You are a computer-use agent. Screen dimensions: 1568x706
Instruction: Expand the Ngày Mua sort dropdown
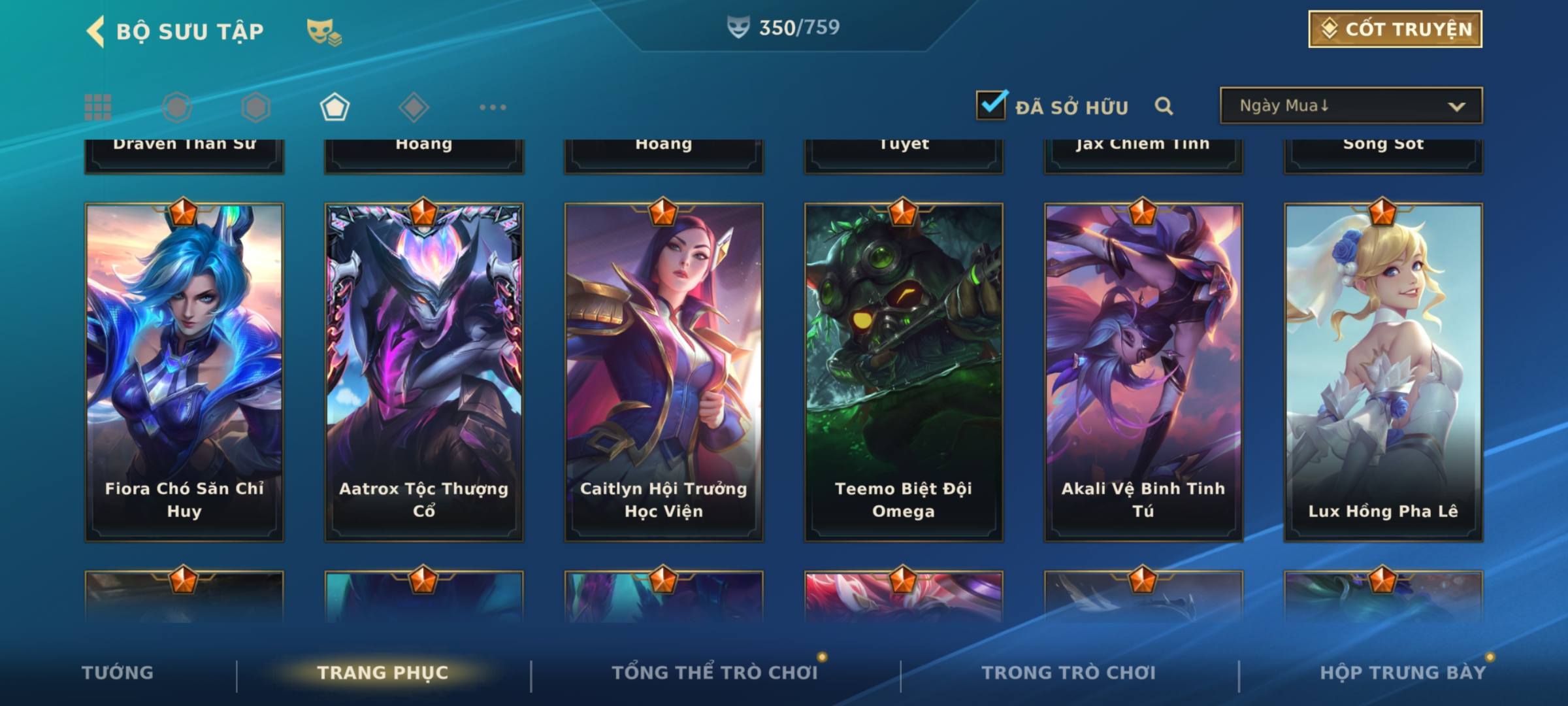1350,106
